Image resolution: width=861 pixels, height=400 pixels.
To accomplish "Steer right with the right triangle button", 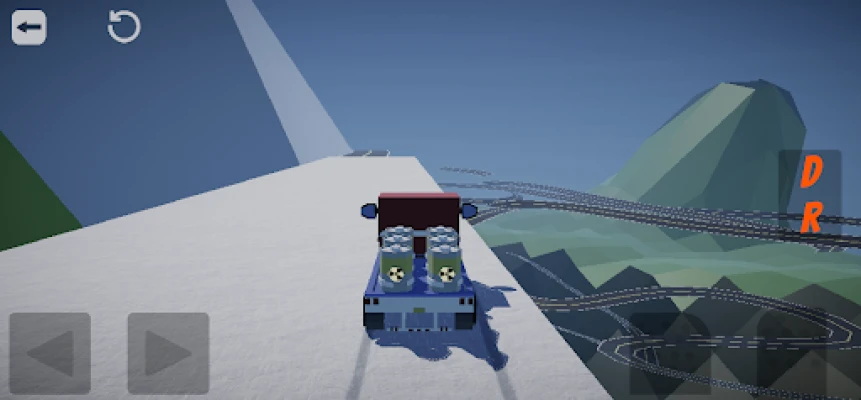I will 167,352.
